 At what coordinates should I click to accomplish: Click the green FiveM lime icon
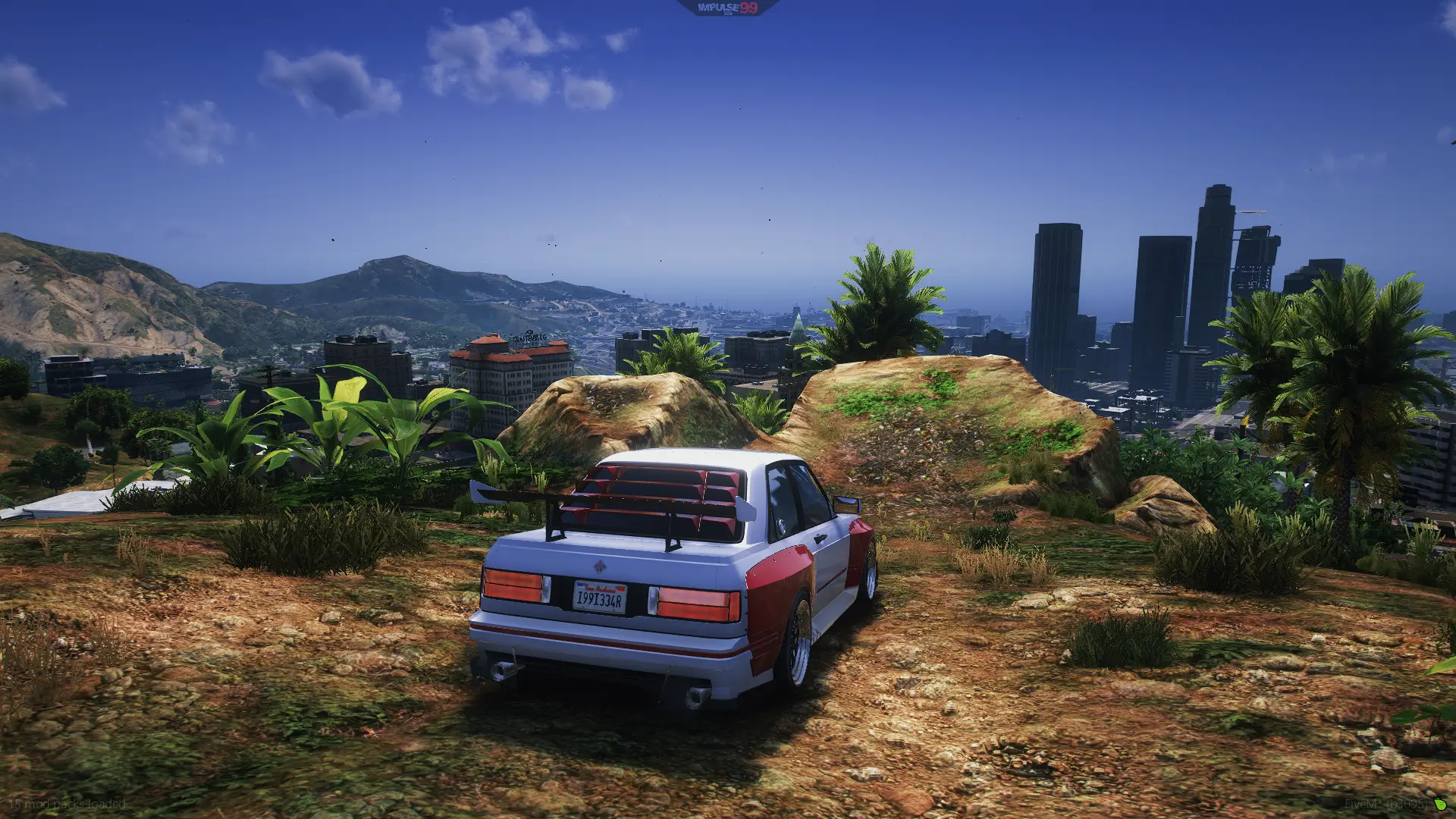1439,804
